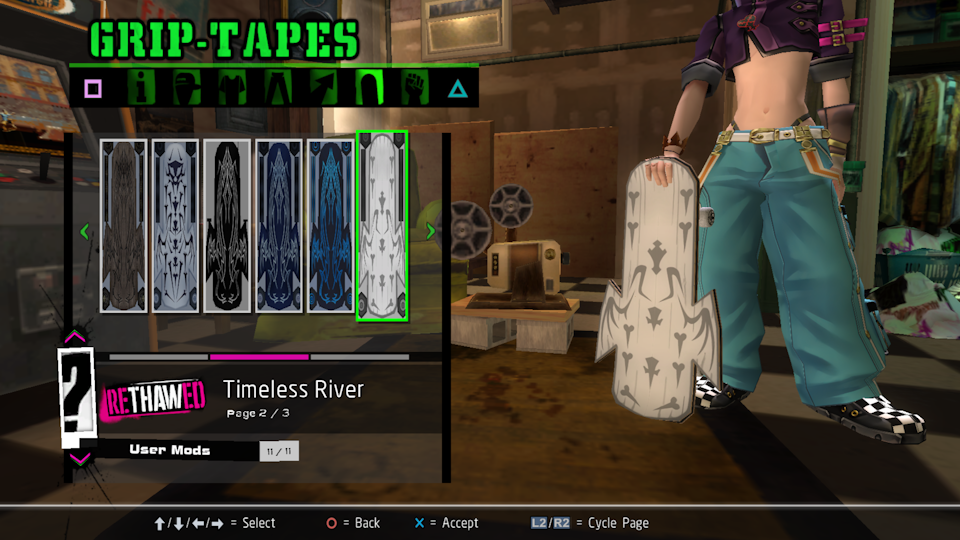The height and width of the screenshot is (540, 960).
Task: Select the User Mods group row
Action: (170, 450)
